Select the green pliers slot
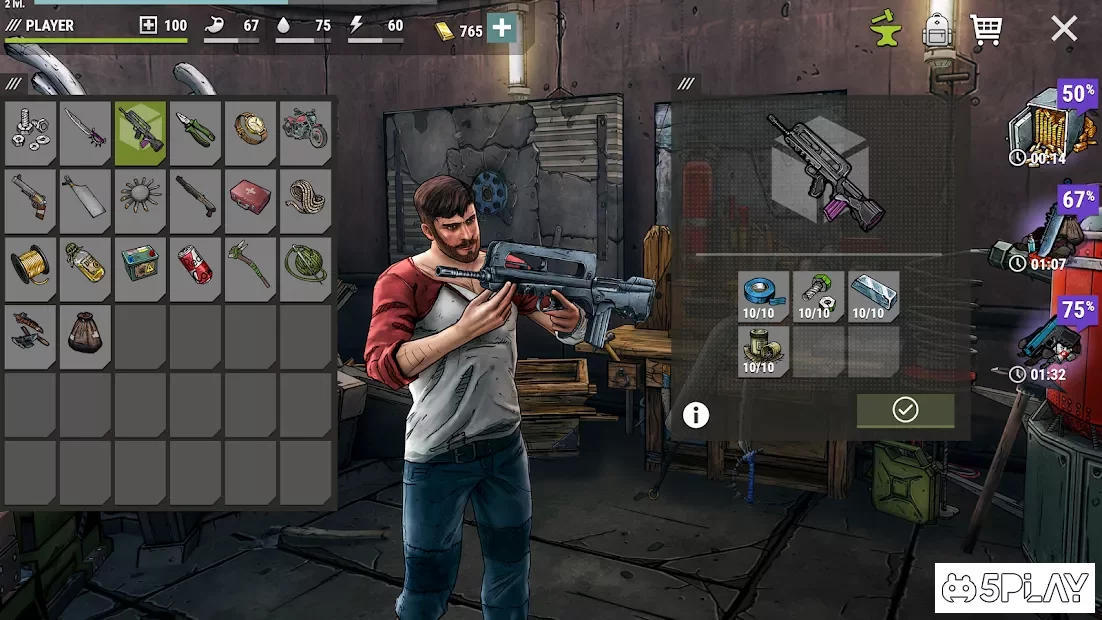The width and height of the screenshot is (1102, 620). (x=195, y=133)
